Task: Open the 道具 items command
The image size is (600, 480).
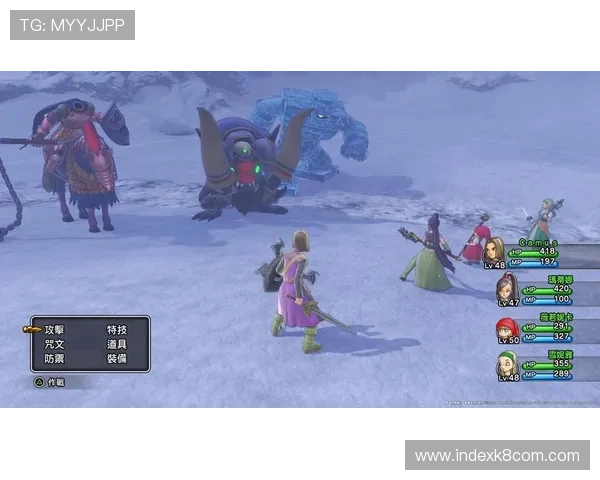Action: 117,343
